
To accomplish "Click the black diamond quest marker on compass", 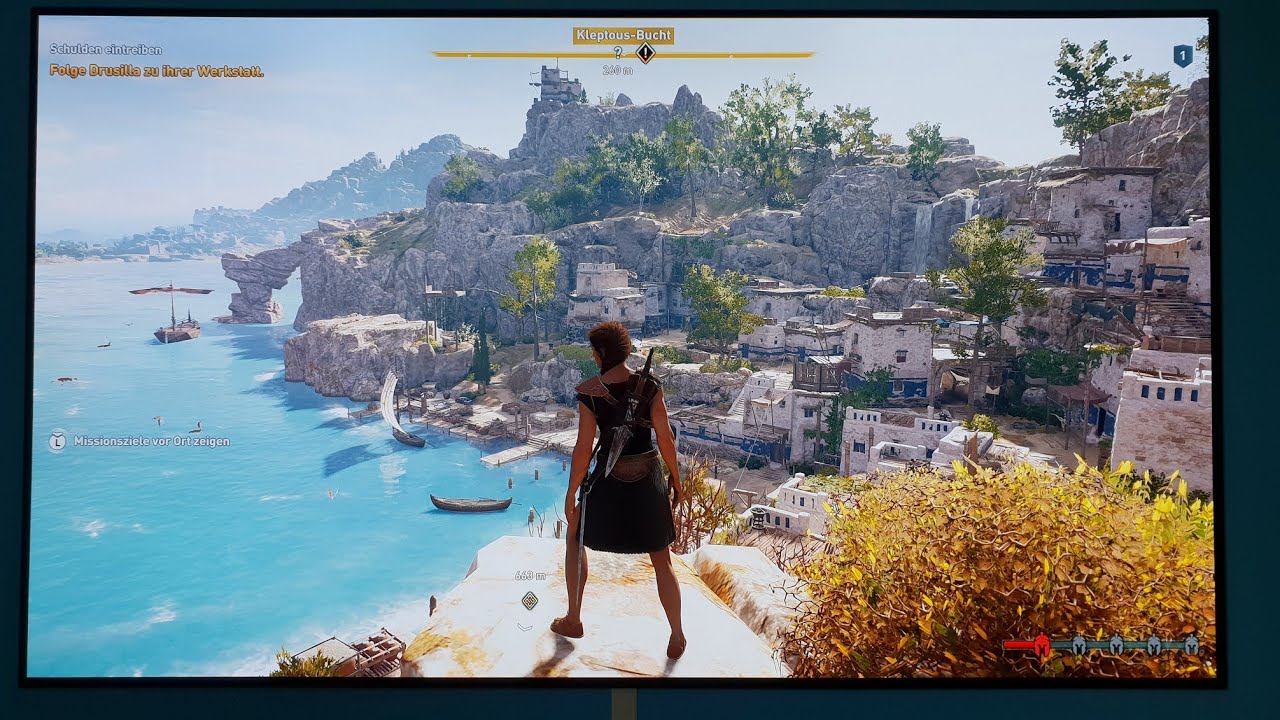I will point(646,53).
